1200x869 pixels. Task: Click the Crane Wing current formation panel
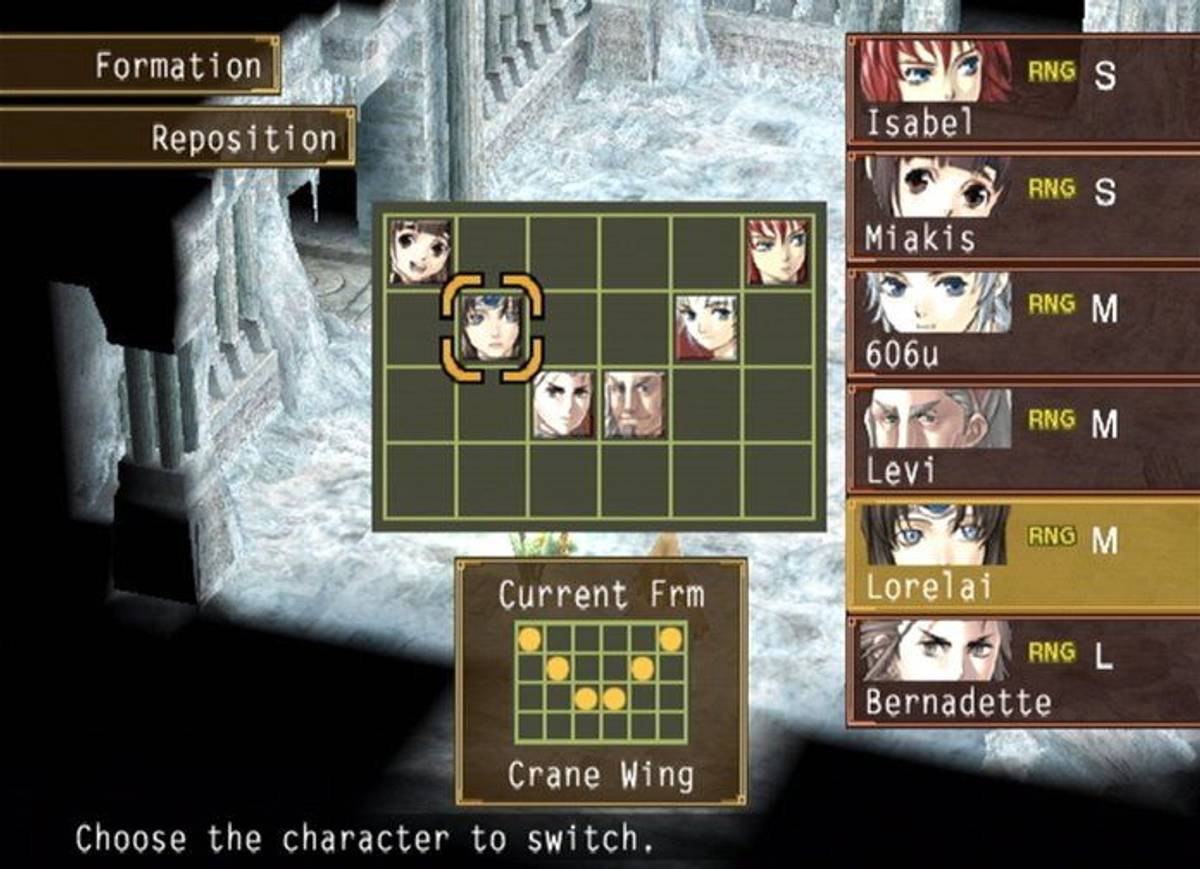coord(601,681)
